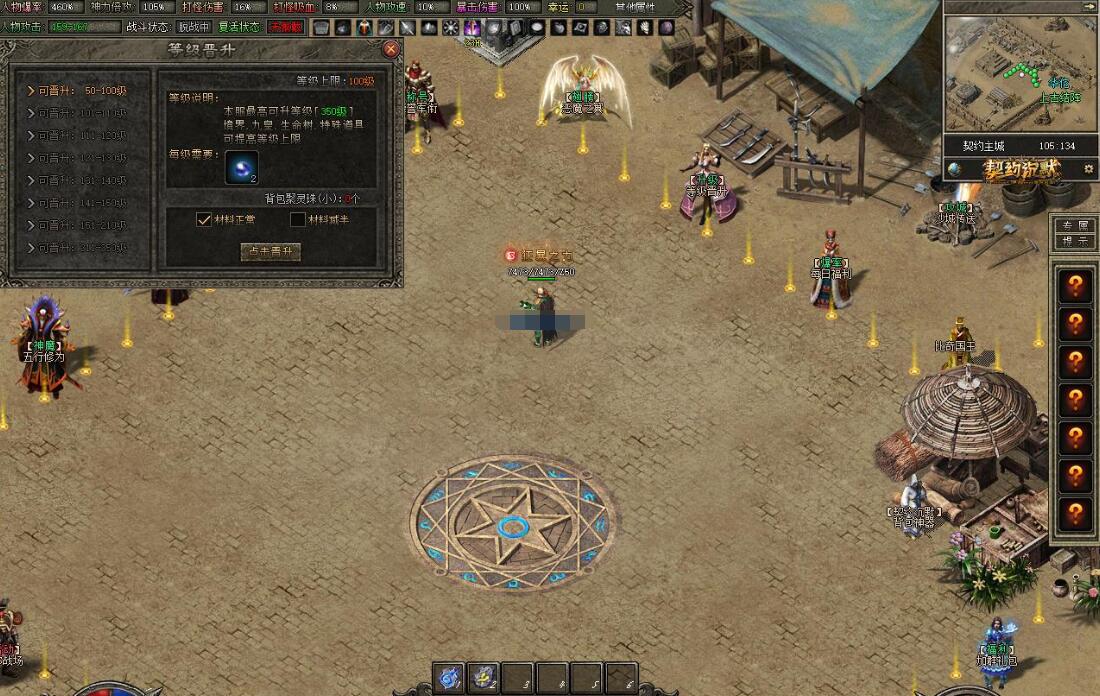Enable the 材料减半 checkbox
Viewport: 1100px width, 696px height.
[297, 220]
